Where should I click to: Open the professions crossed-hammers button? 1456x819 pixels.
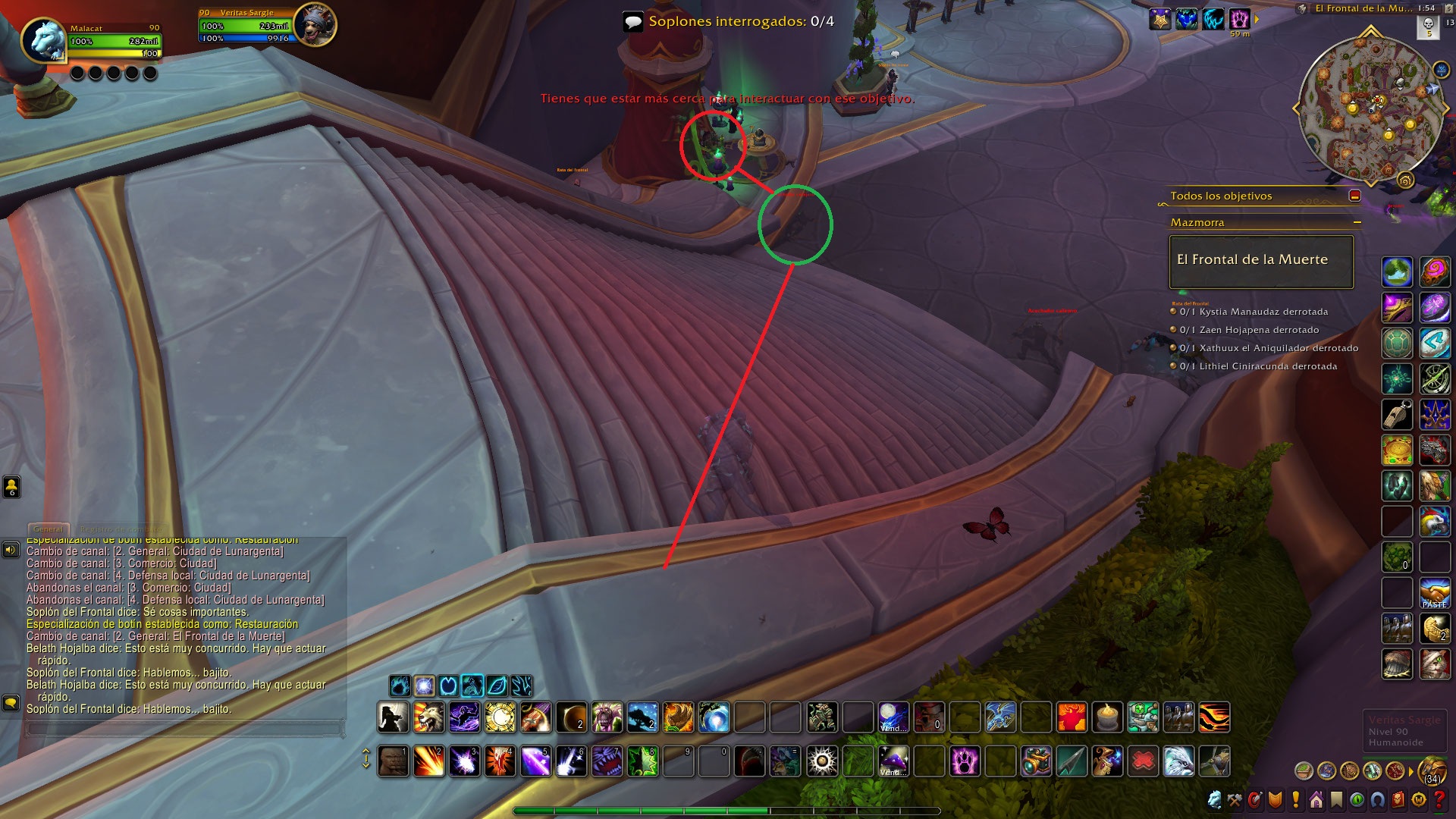click(1235, 800)
